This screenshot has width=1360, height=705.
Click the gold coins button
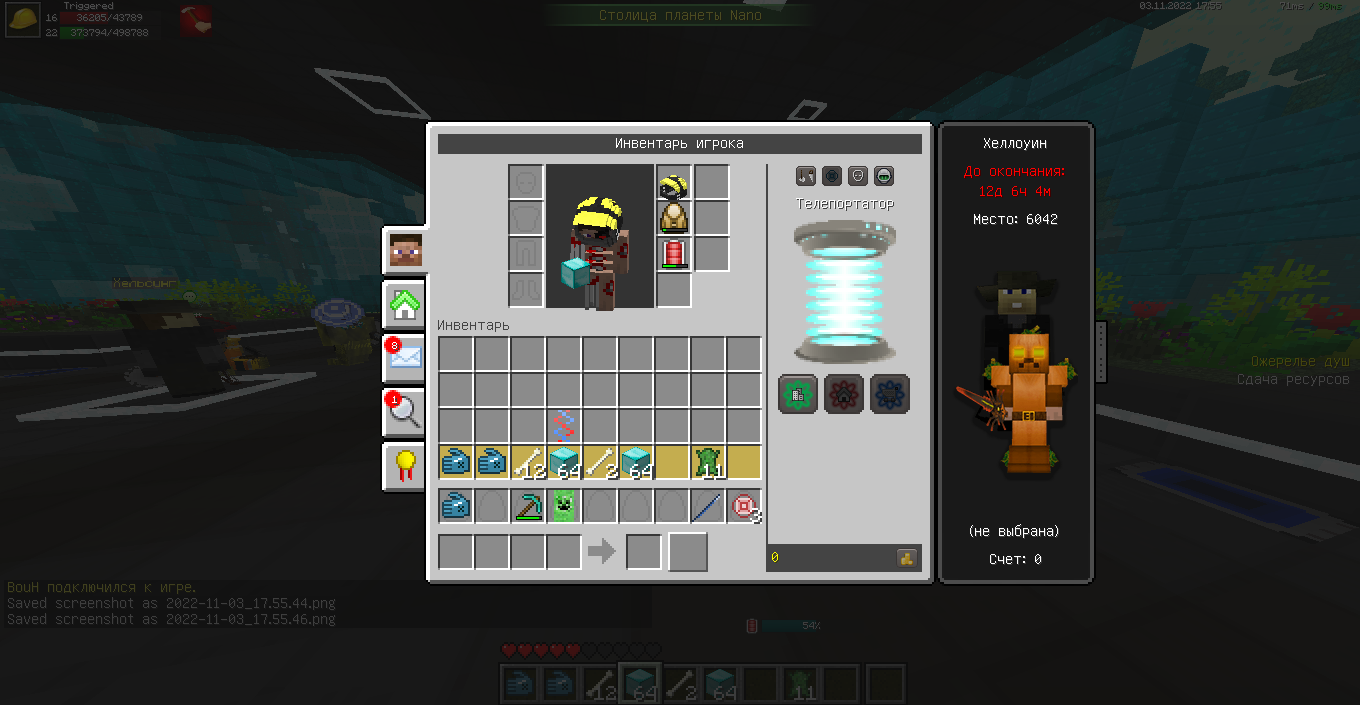(x=907, y=558)
